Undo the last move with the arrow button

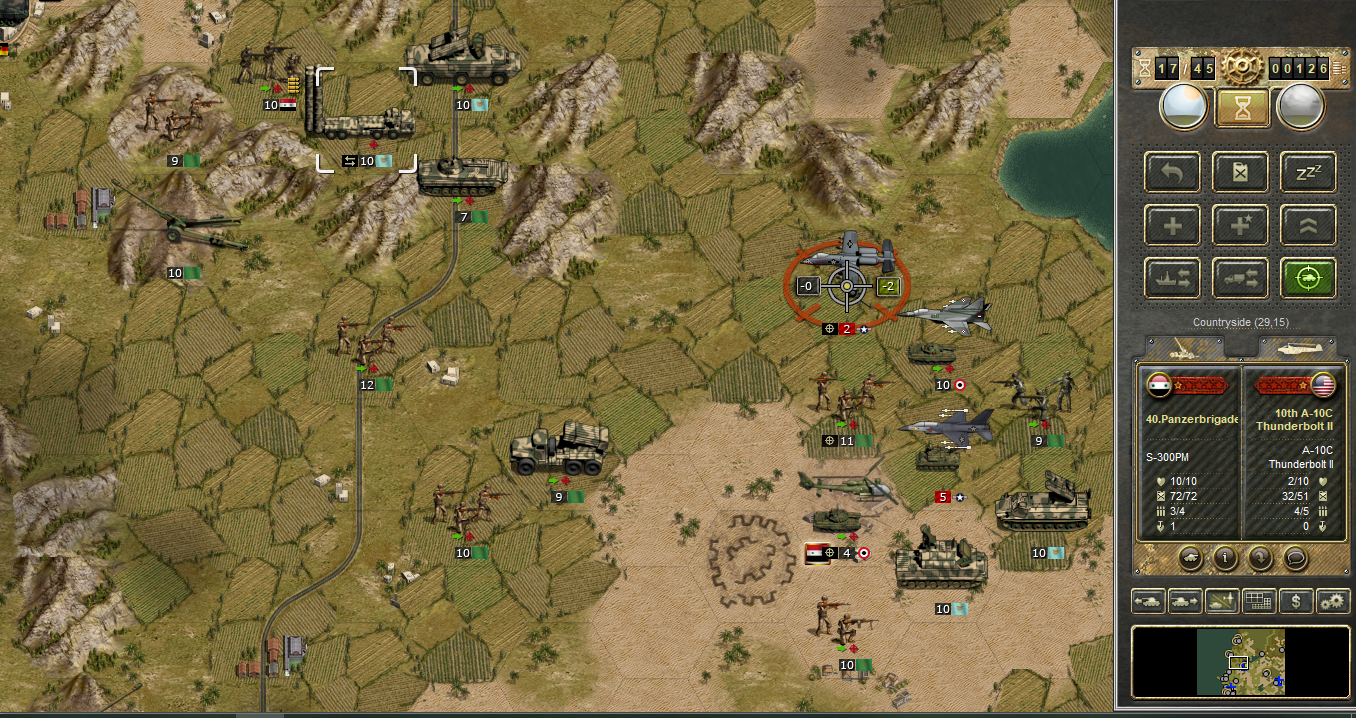1173,172
